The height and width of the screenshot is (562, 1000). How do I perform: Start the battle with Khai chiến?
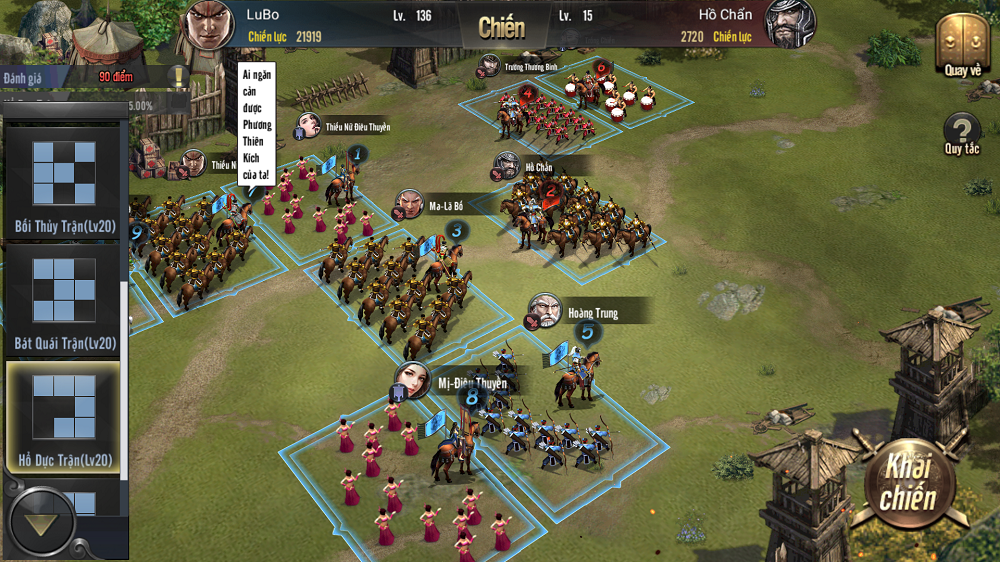[908, 486]
